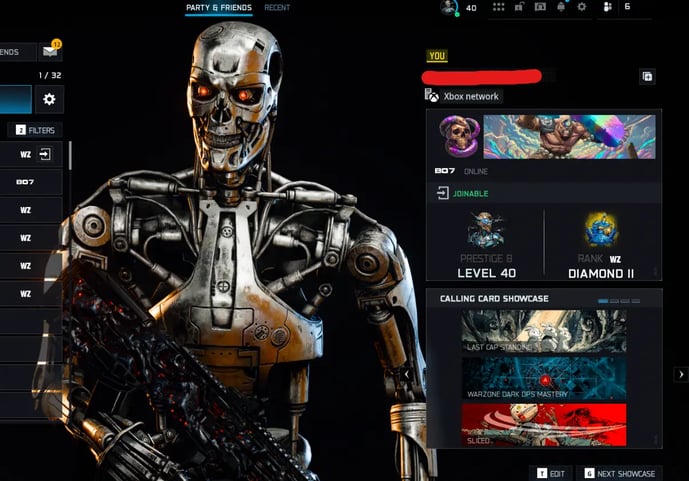689x481 pixels.
Task: Select the Last Cap Standing calling card
Action: coord(544,331)
